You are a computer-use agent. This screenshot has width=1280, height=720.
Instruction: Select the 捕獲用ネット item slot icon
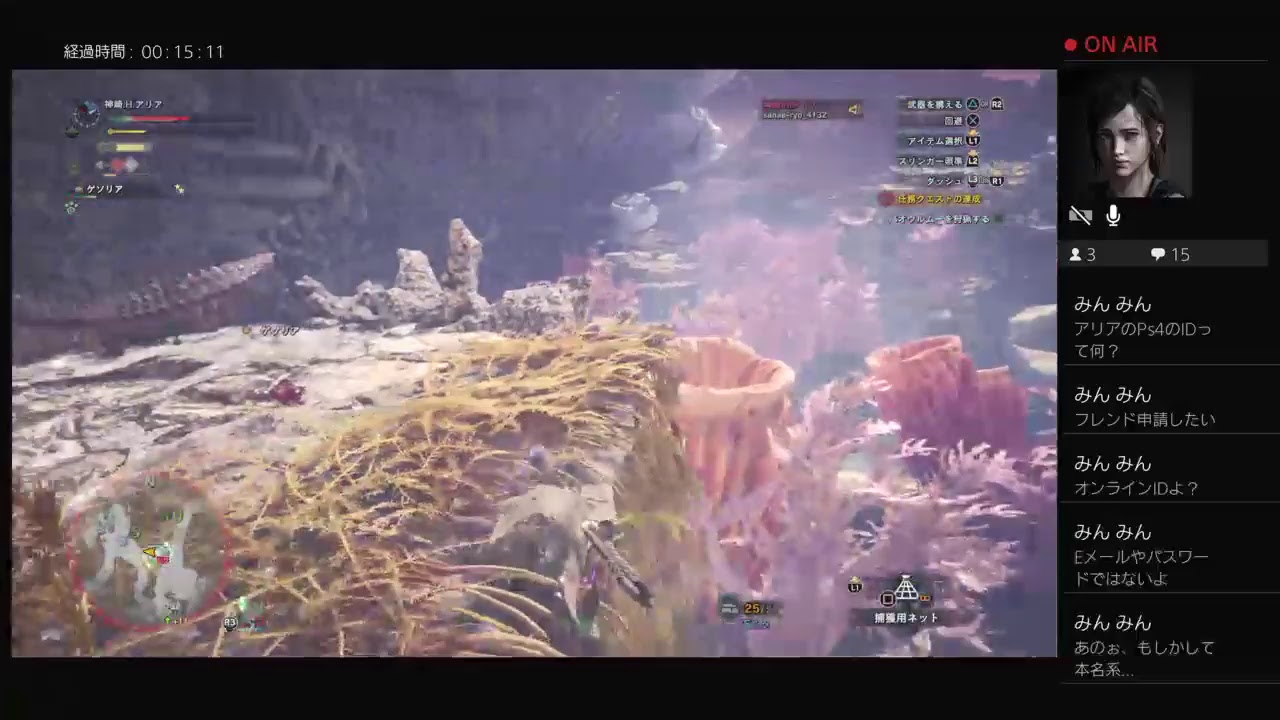[906, 590]
